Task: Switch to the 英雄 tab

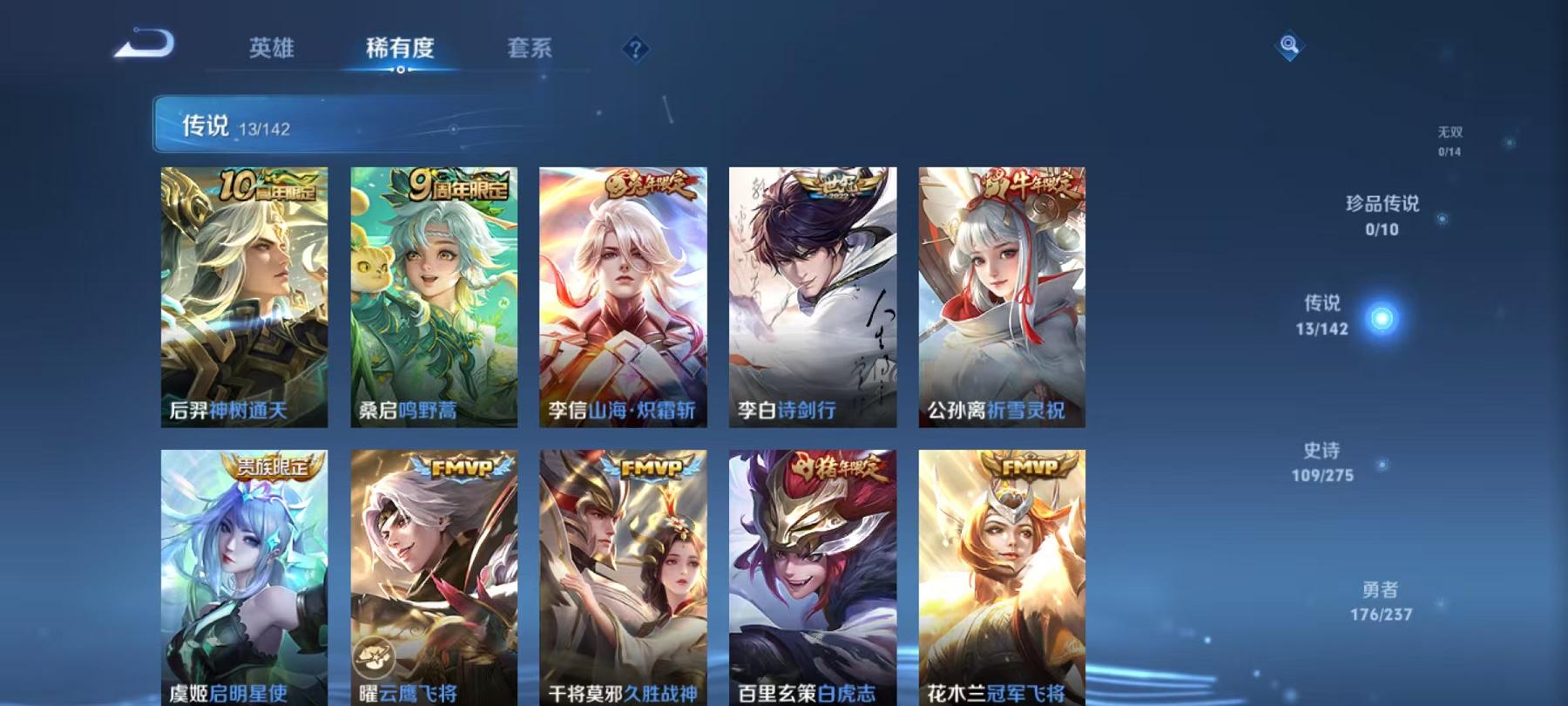Action: pos(272,50)
